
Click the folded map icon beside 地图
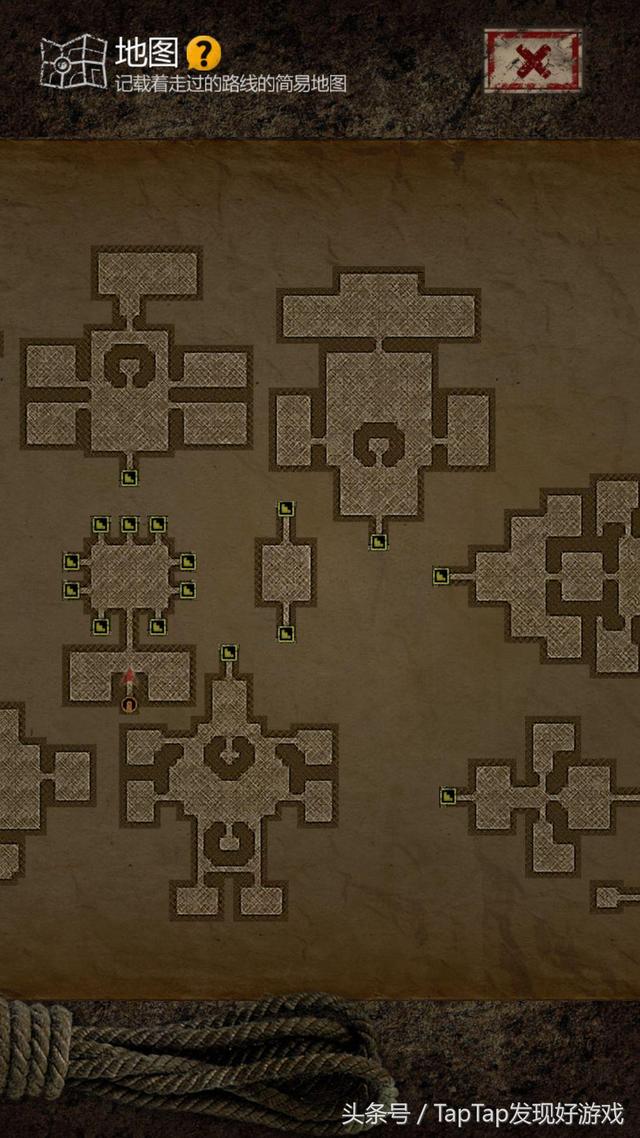pyautogui.click(x=73, y=60)
